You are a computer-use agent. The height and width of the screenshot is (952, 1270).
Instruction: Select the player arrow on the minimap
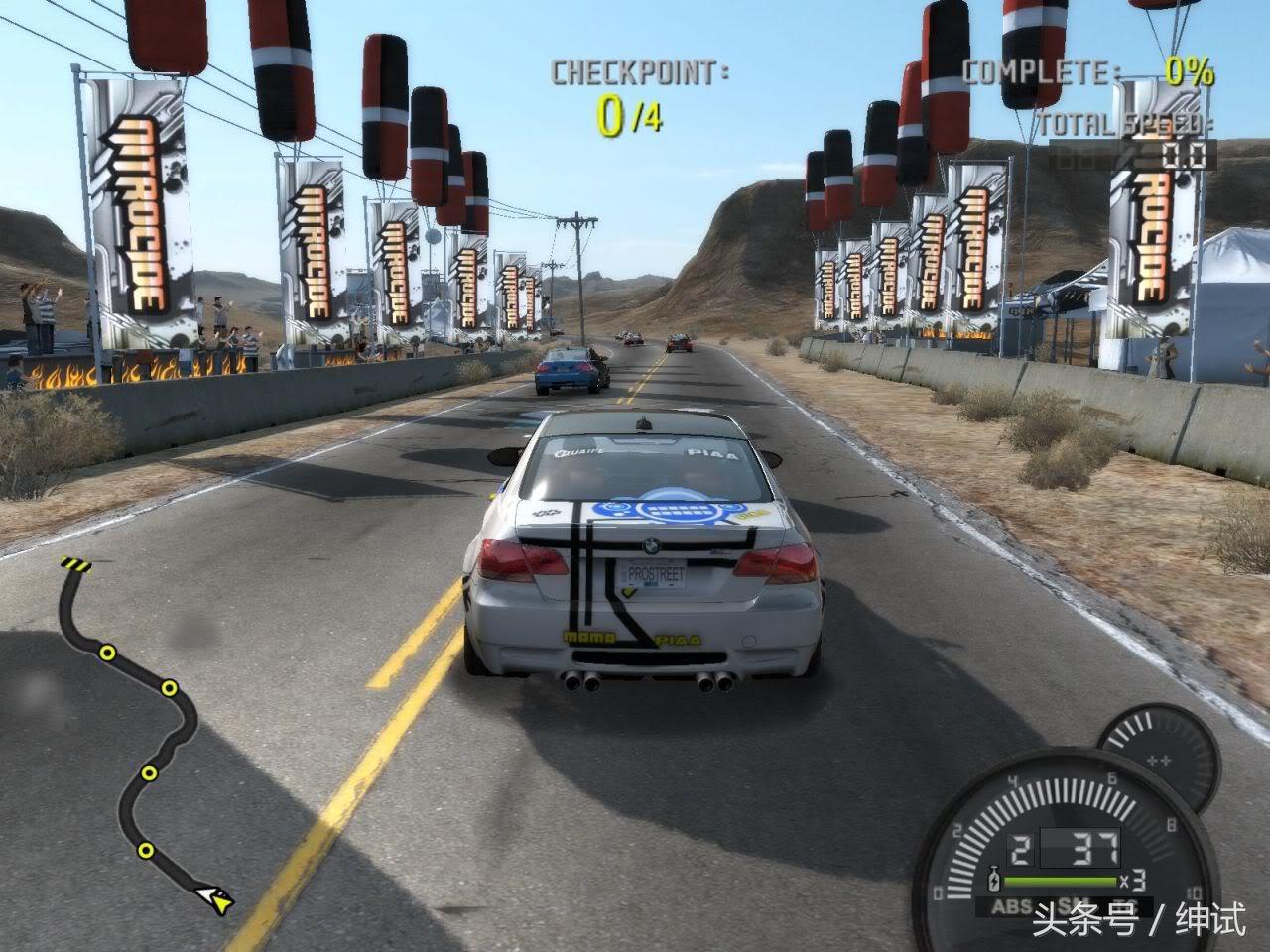(215, 898)
